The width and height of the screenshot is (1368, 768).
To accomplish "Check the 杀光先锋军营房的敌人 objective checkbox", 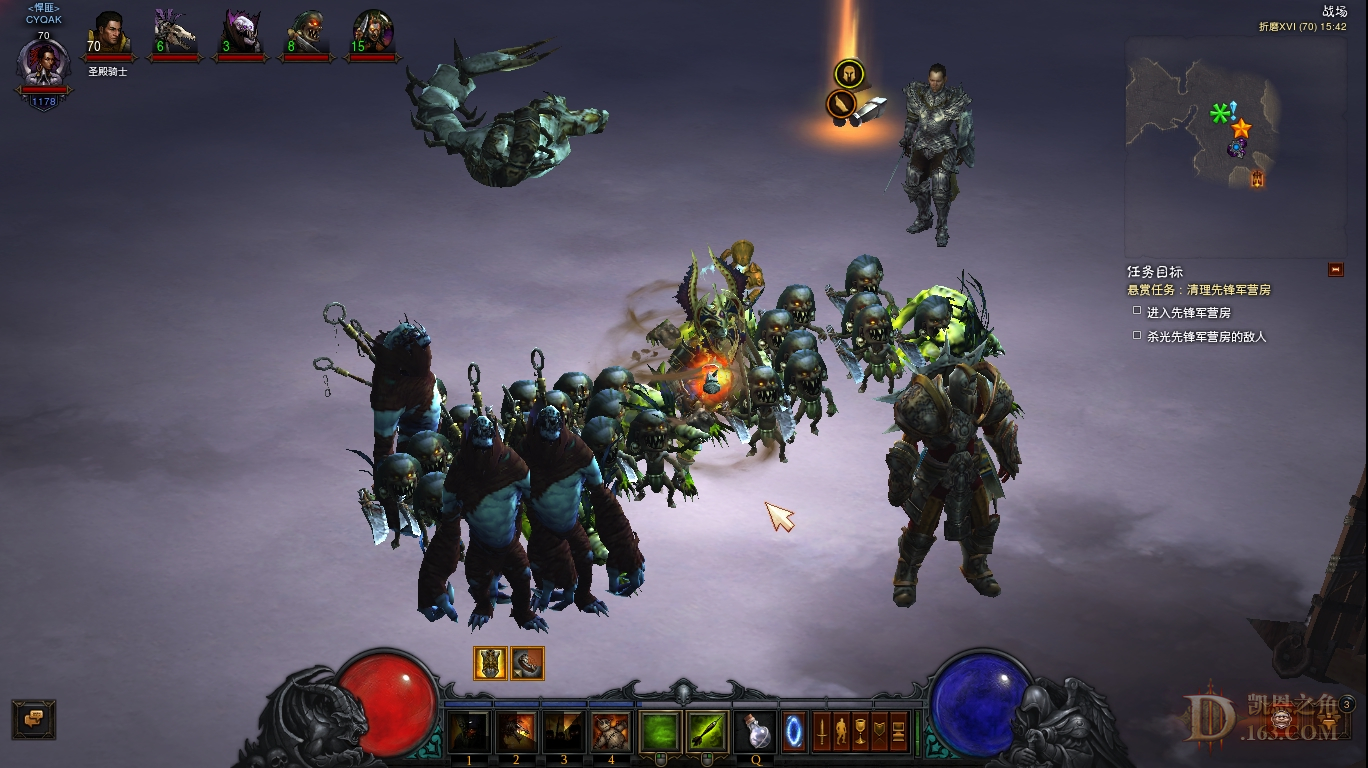I will (1139, 337).
